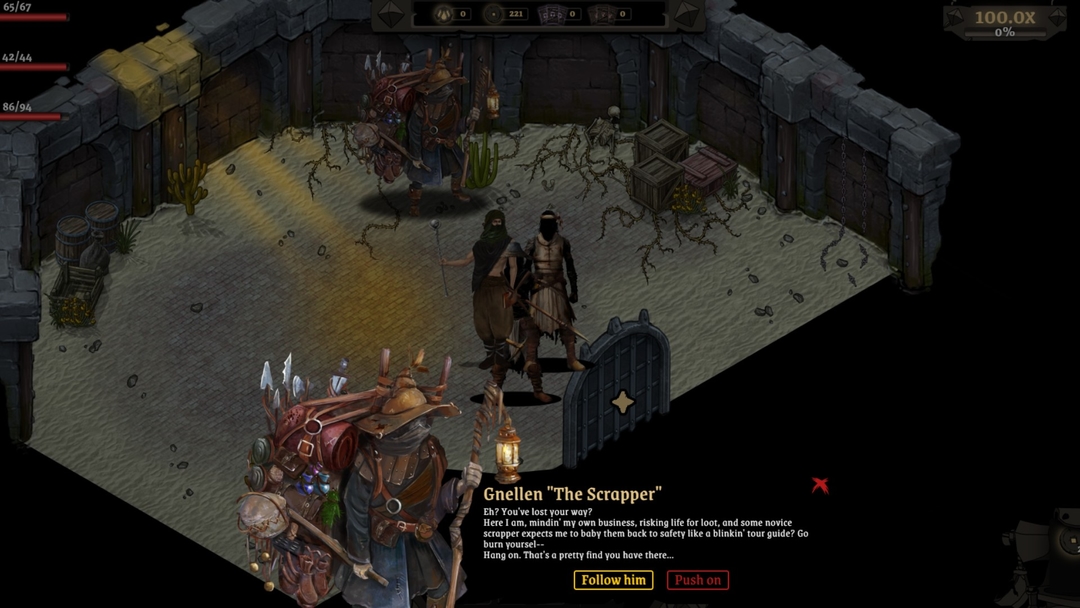Open the red card deck icon
This screenshot has height=608, width=1080.
pos(602,14)
